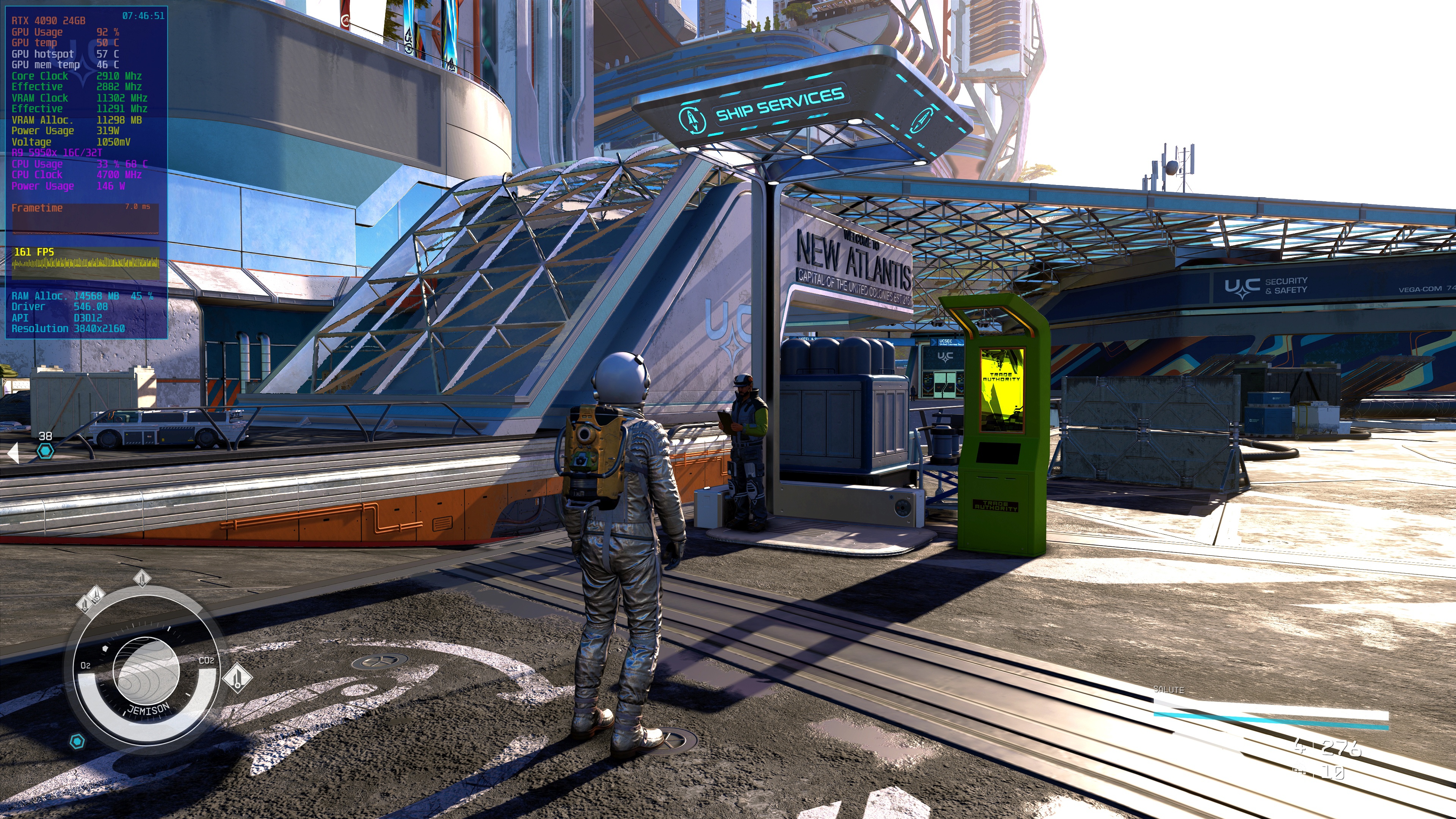Select the large diamond landmark marker beside CO2
Image resolution: width=1456 pixels, height=819 pixels.
pos(237,676)
